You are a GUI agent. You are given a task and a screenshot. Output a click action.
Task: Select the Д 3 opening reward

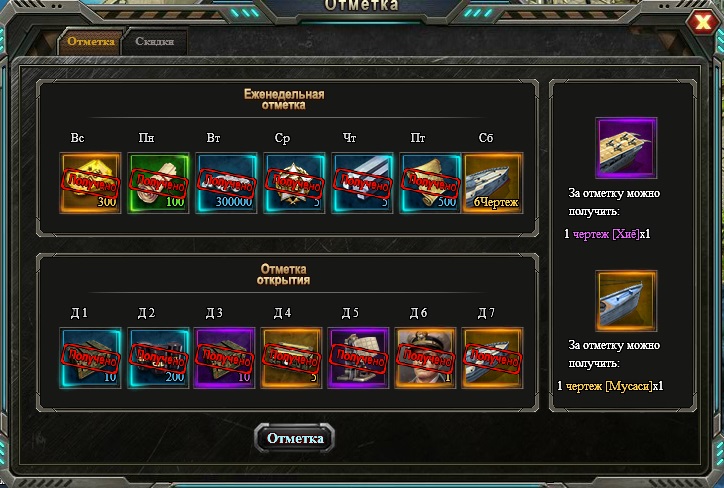(226, 357)
